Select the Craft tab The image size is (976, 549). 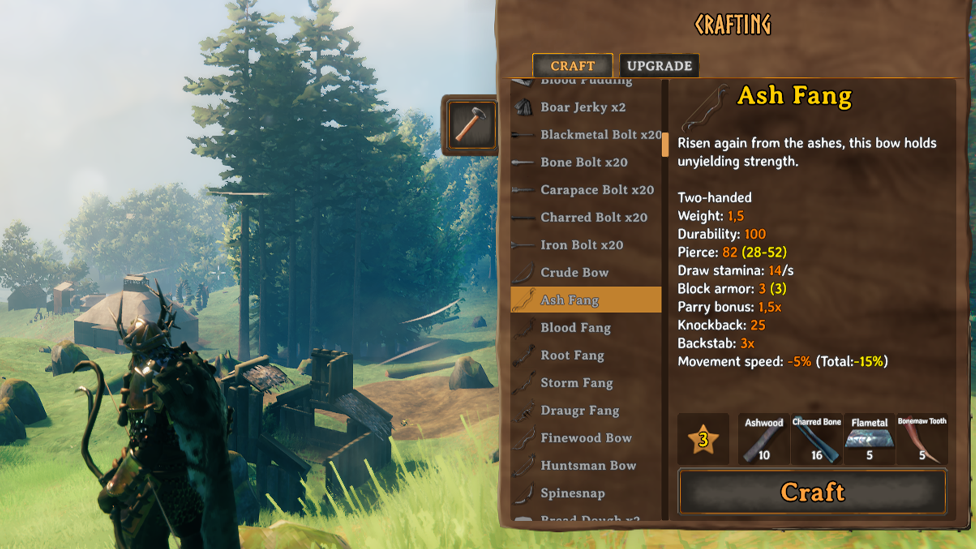pos(572,66)
